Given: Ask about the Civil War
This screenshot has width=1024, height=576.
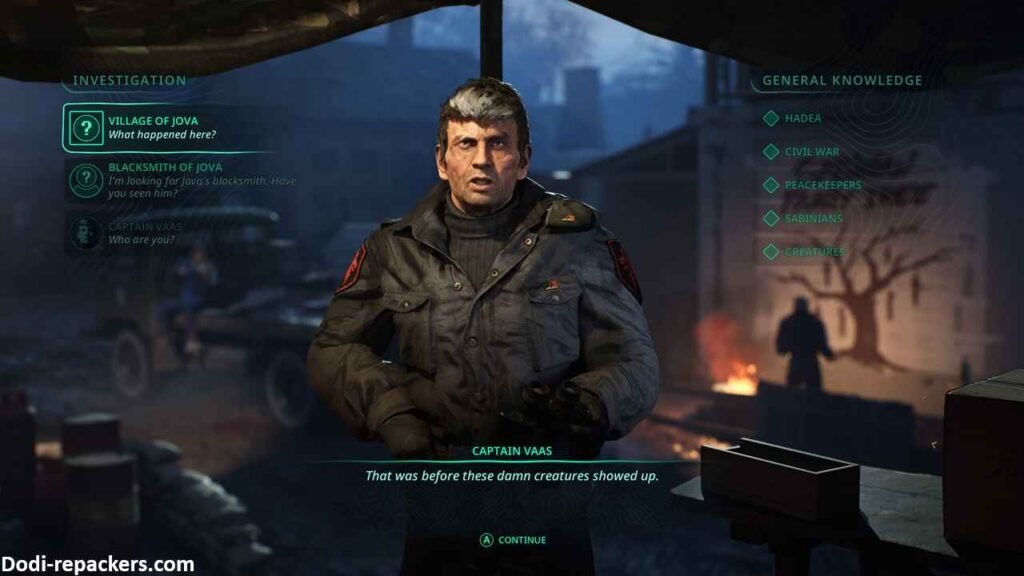Looking at the screenshot, I should pyautogui.click(x=811, y=152).
